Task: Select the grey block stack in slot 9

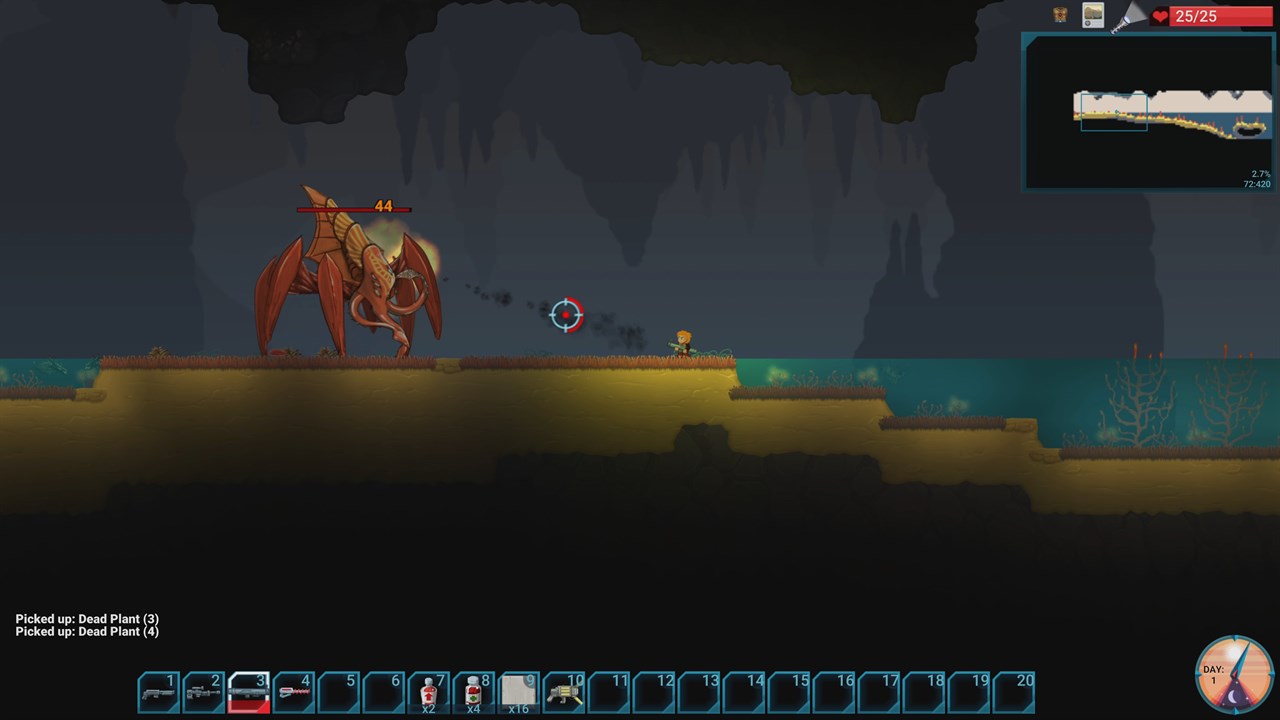Action: click(519, 692)
